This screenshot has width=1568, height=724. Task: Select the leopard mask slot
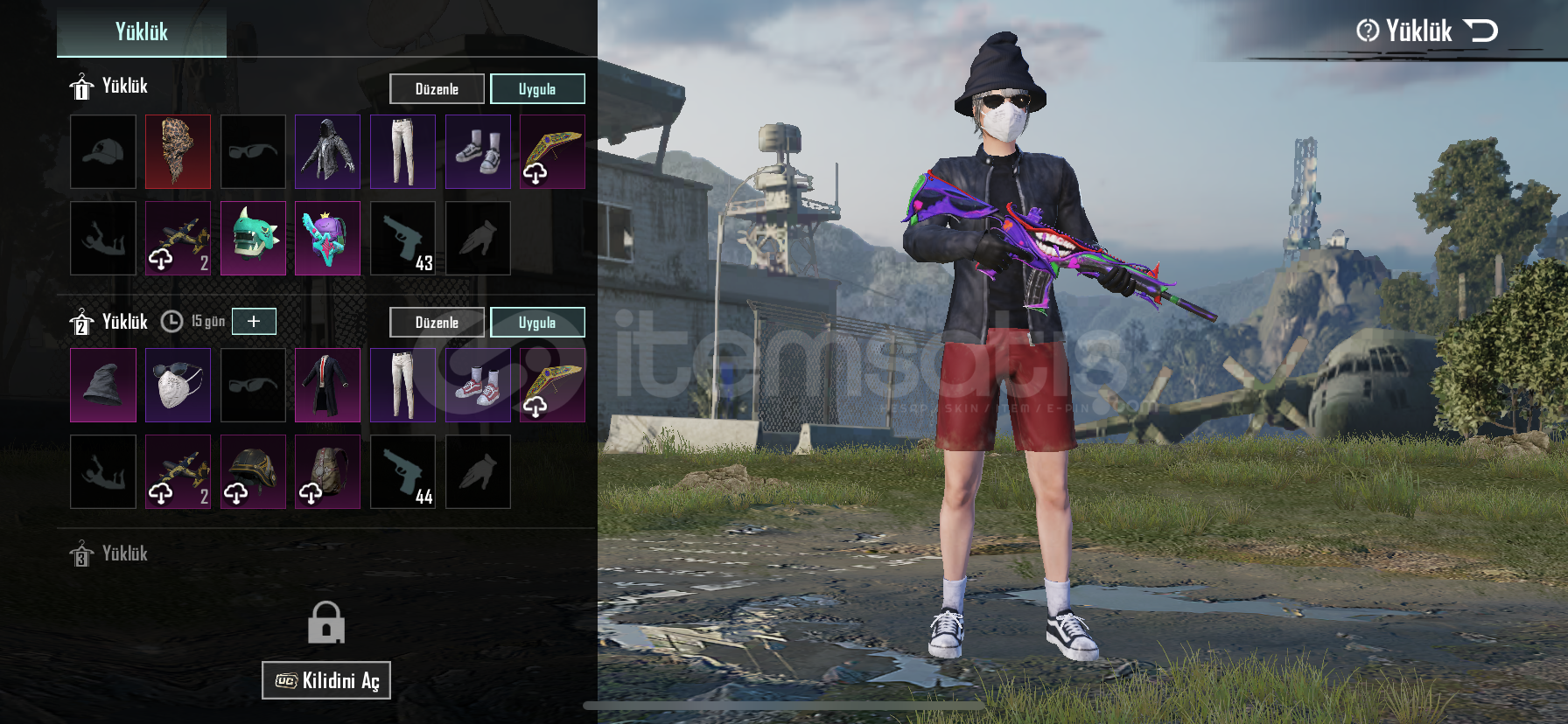tap(178, 152)
